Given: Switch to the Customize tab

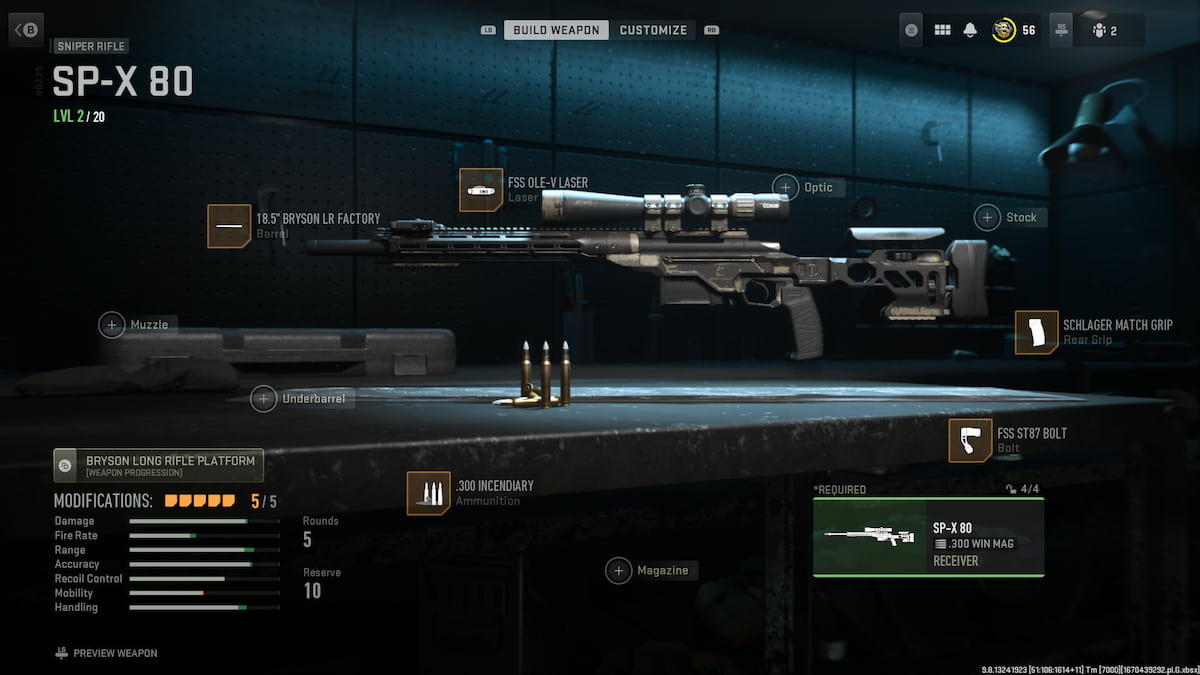Looking at the screenshot, I should [x=653, y=30].
